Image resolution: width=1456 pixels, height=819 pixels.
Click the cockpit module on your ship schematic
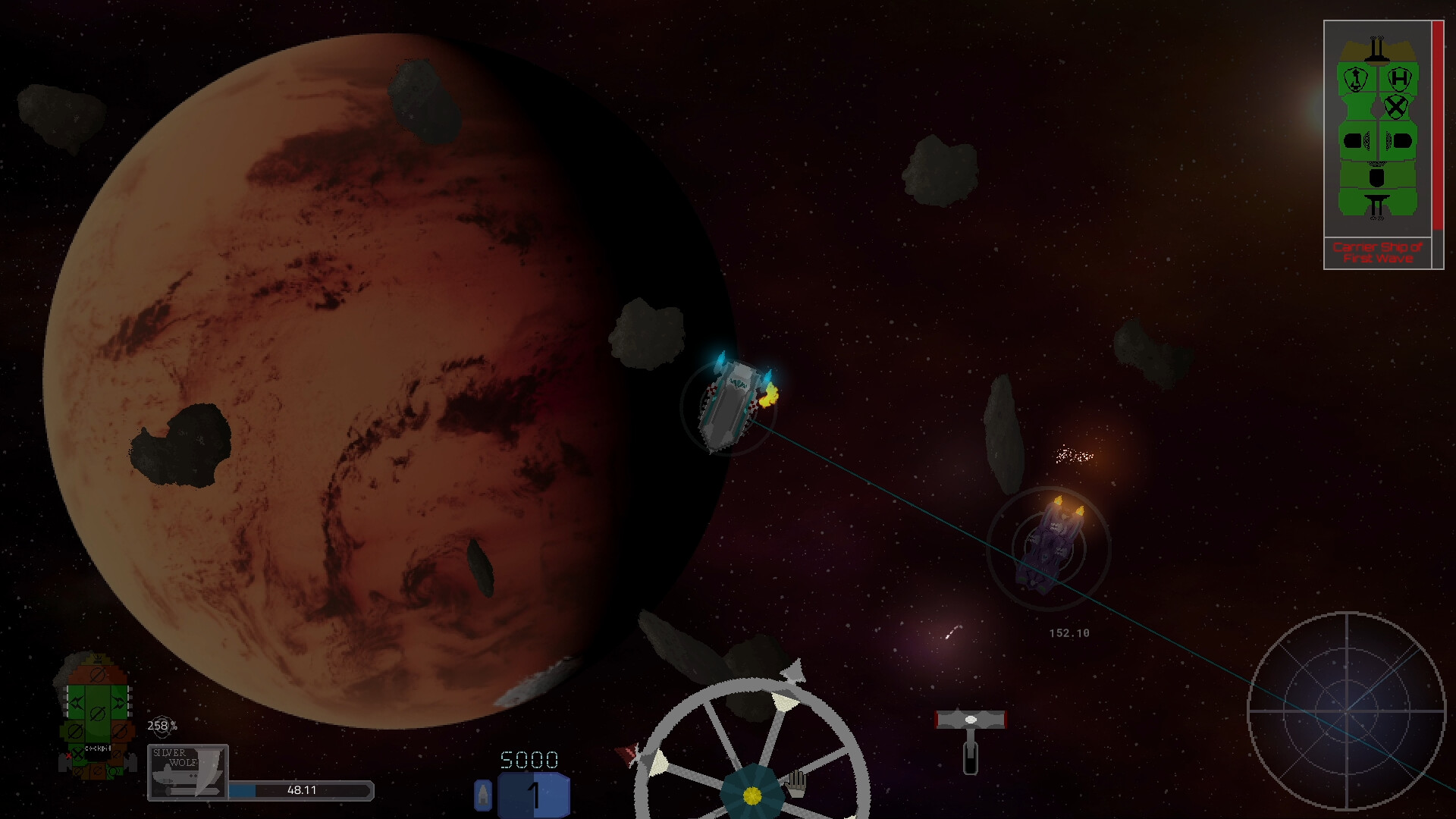pyautogui.click(x=96, y=749)
